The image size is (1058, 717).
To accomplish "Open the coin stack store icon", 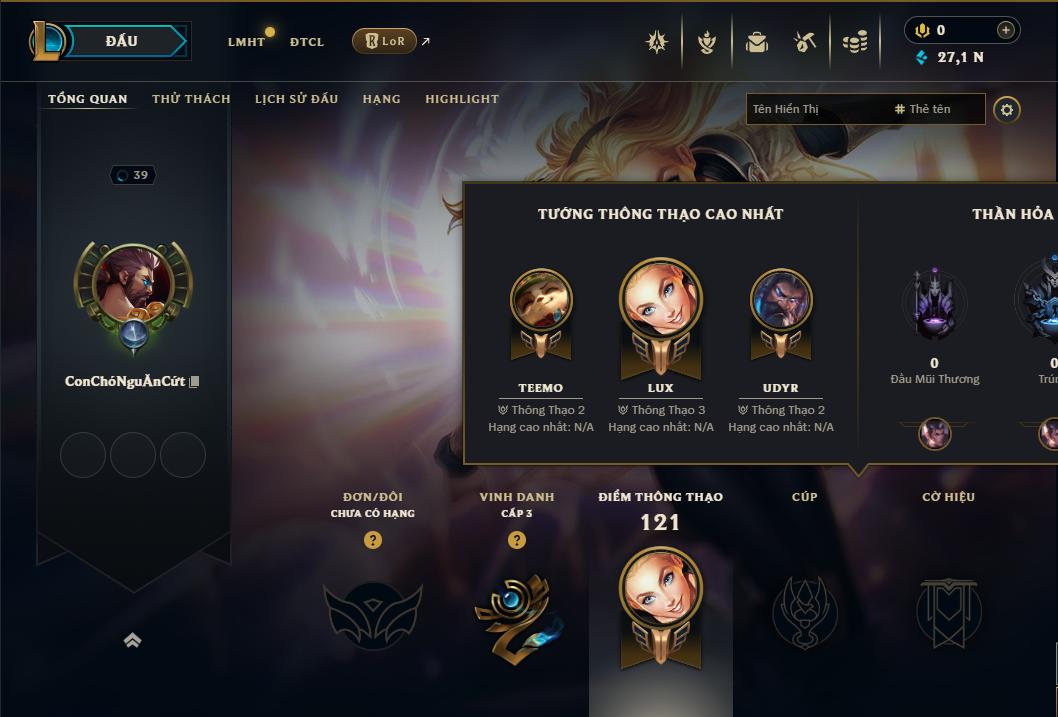I will tap(855, 42).
